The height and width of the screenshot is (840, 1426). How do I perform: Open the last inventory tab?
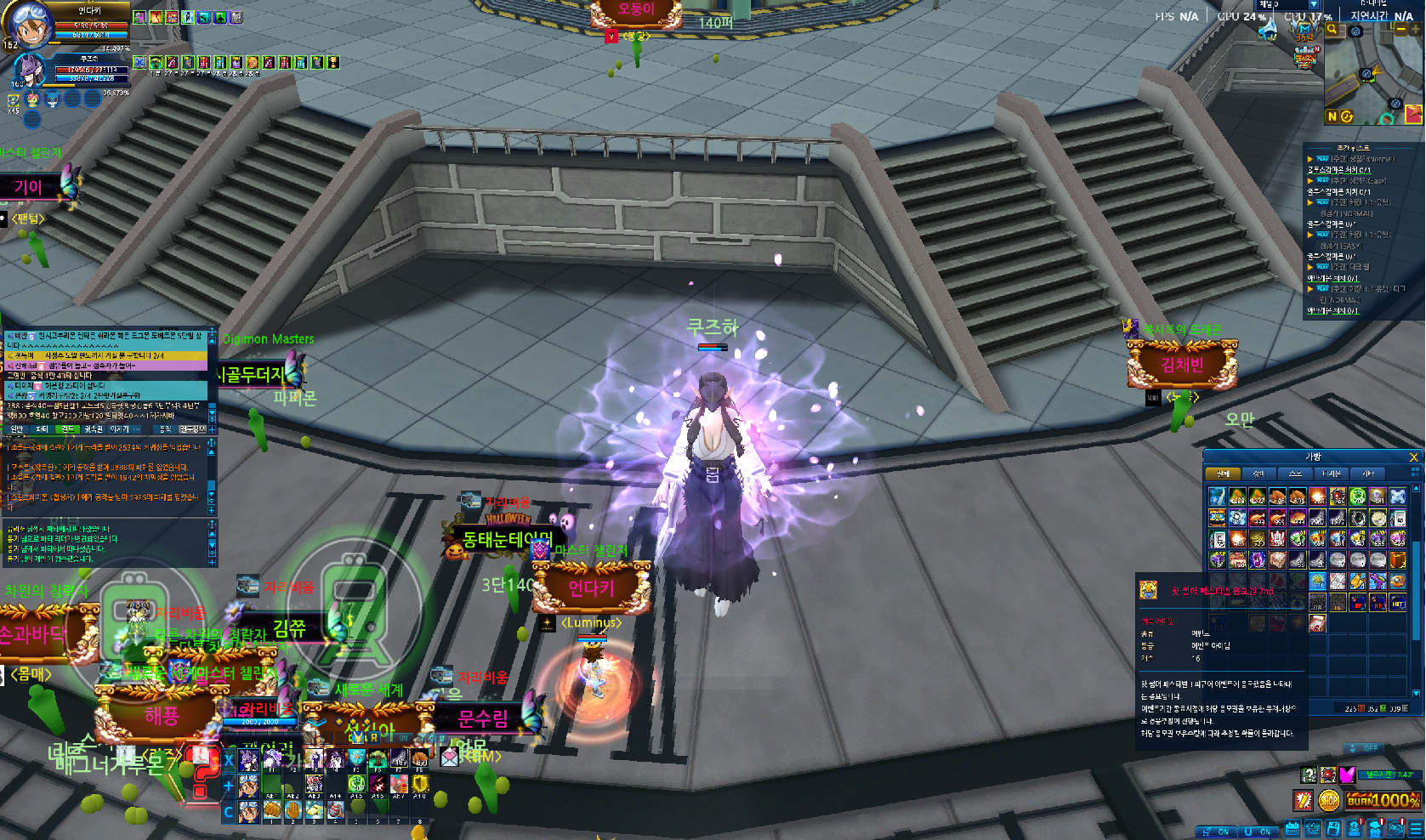[x=1368, y=474]
